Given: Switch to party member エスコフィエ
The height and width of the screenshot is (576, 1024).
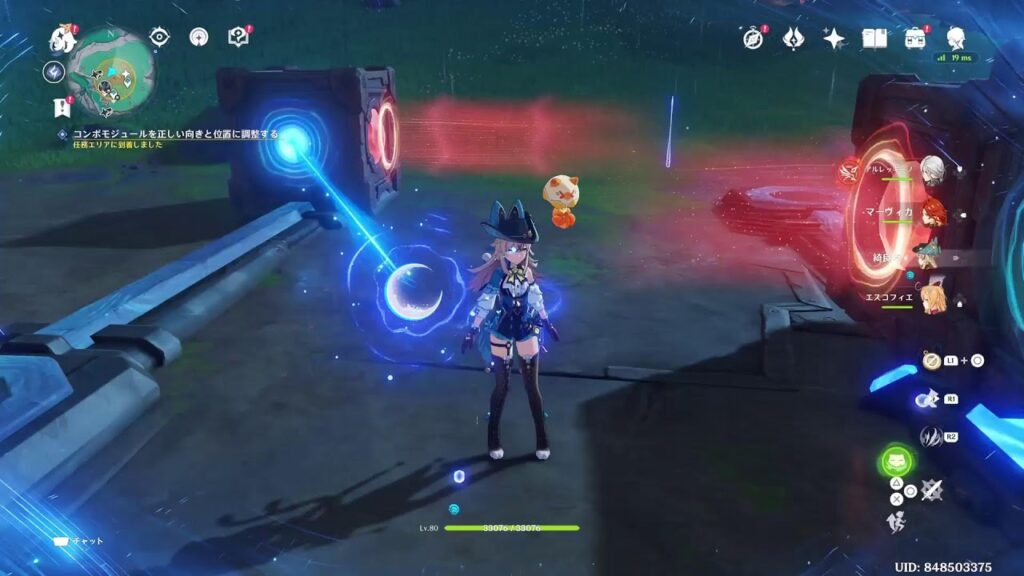Looking at the screenshot, I should pos(931,299).
